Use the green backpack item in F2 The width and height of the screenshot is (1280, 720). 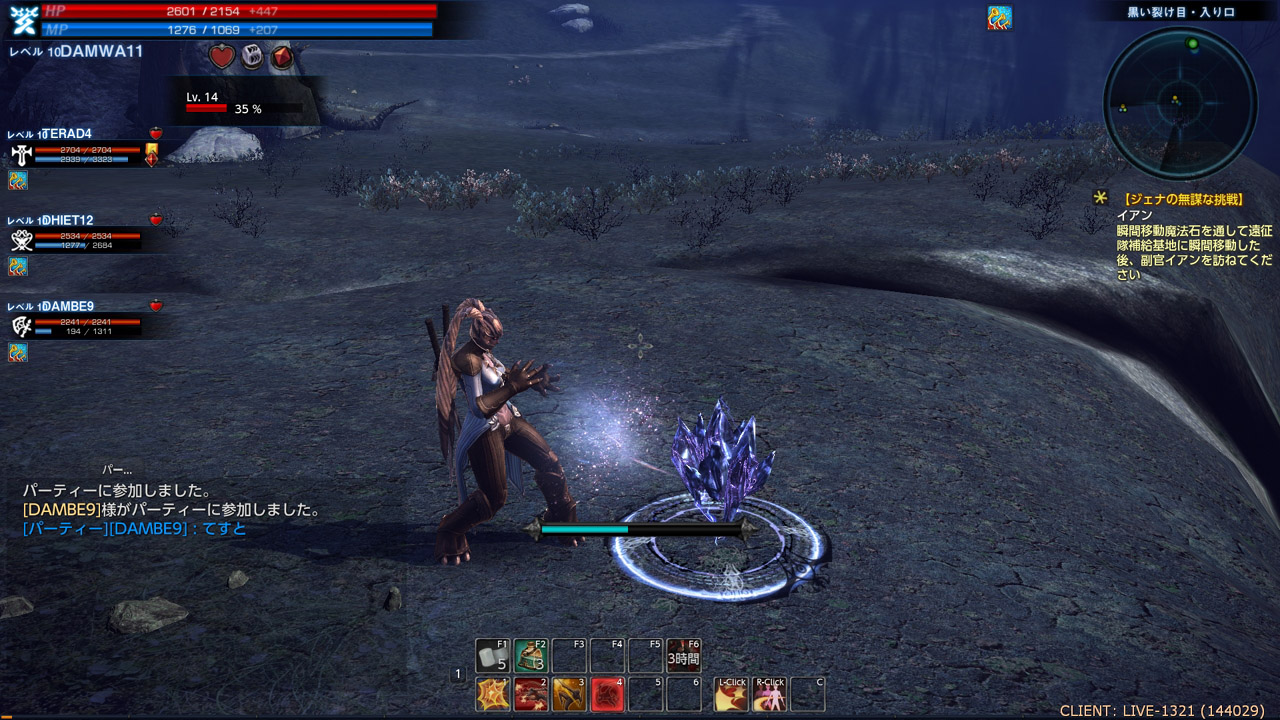(530, 656)
